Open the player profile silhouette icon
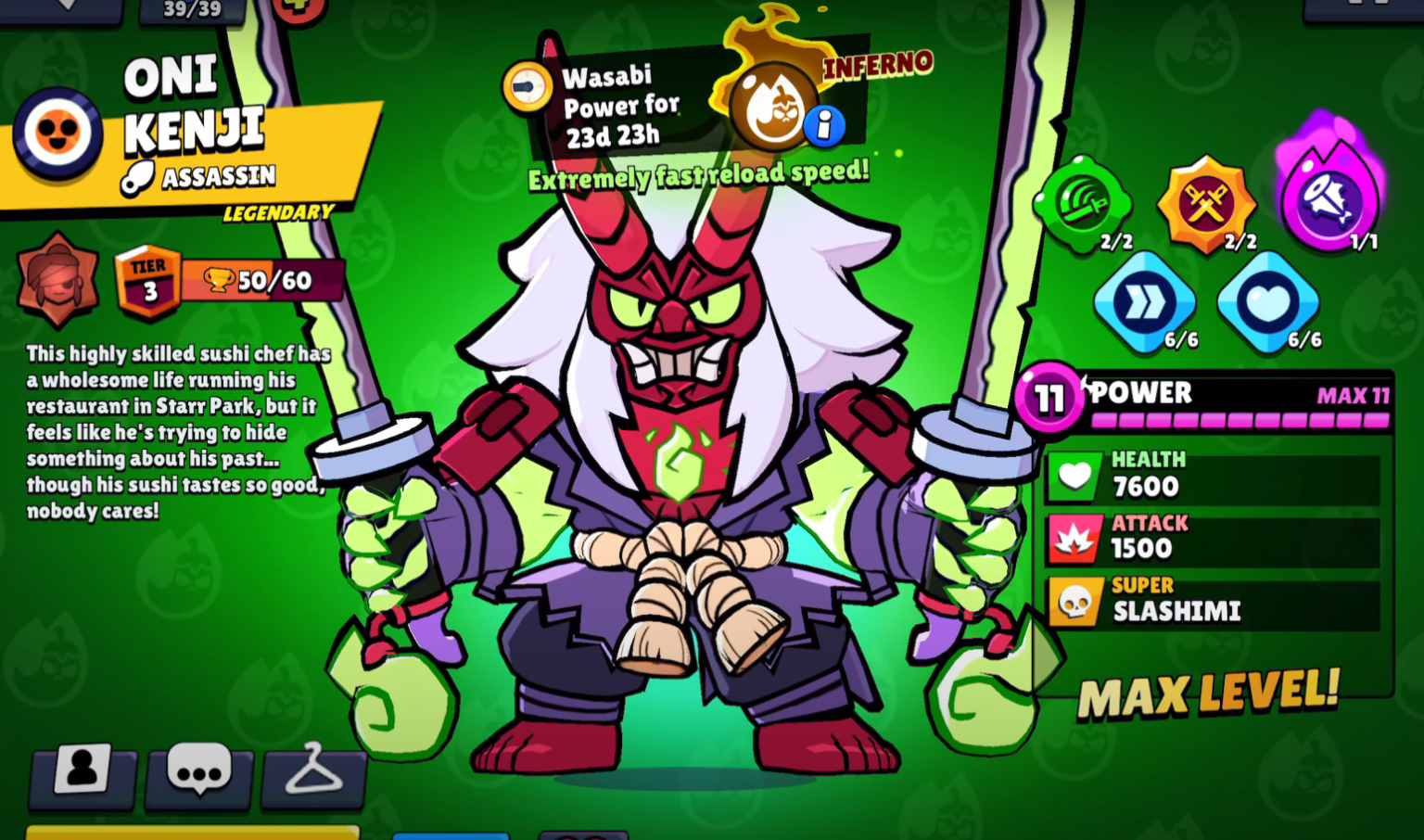This screenshot has height=840, width=1424. coord(83,779)
